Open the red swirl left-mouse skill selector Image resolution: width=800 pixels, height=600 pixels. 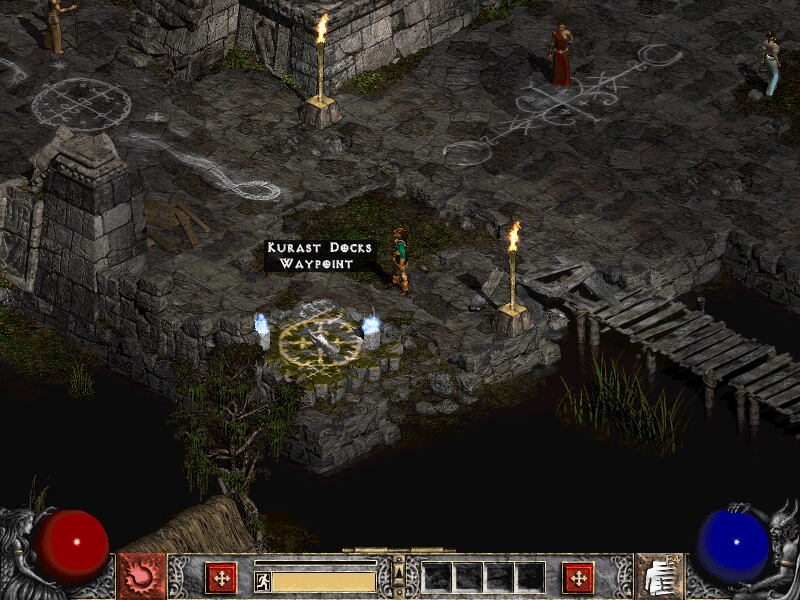[x=141, y=577]
